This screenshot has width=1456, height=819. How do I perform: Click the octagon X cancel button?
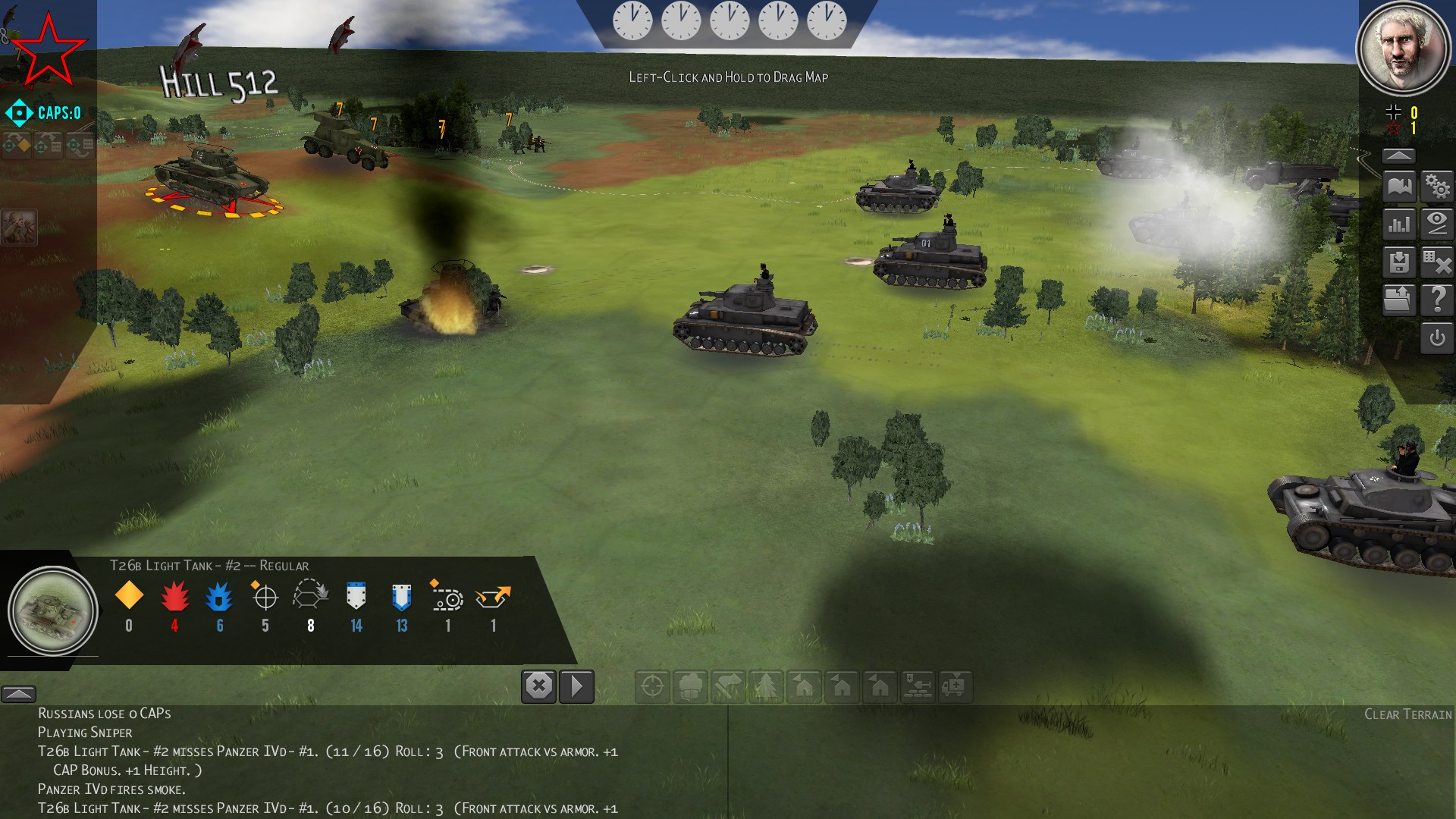point(538,687)
